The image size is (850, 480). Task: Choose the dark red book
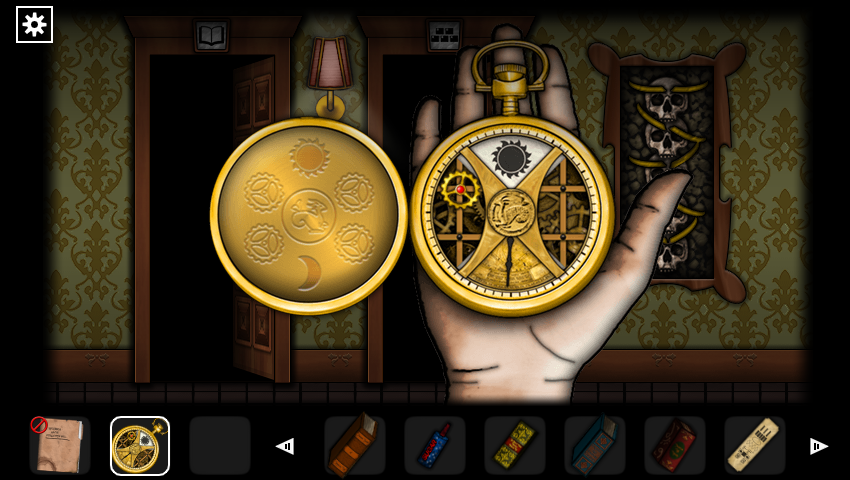coord(674,446)
